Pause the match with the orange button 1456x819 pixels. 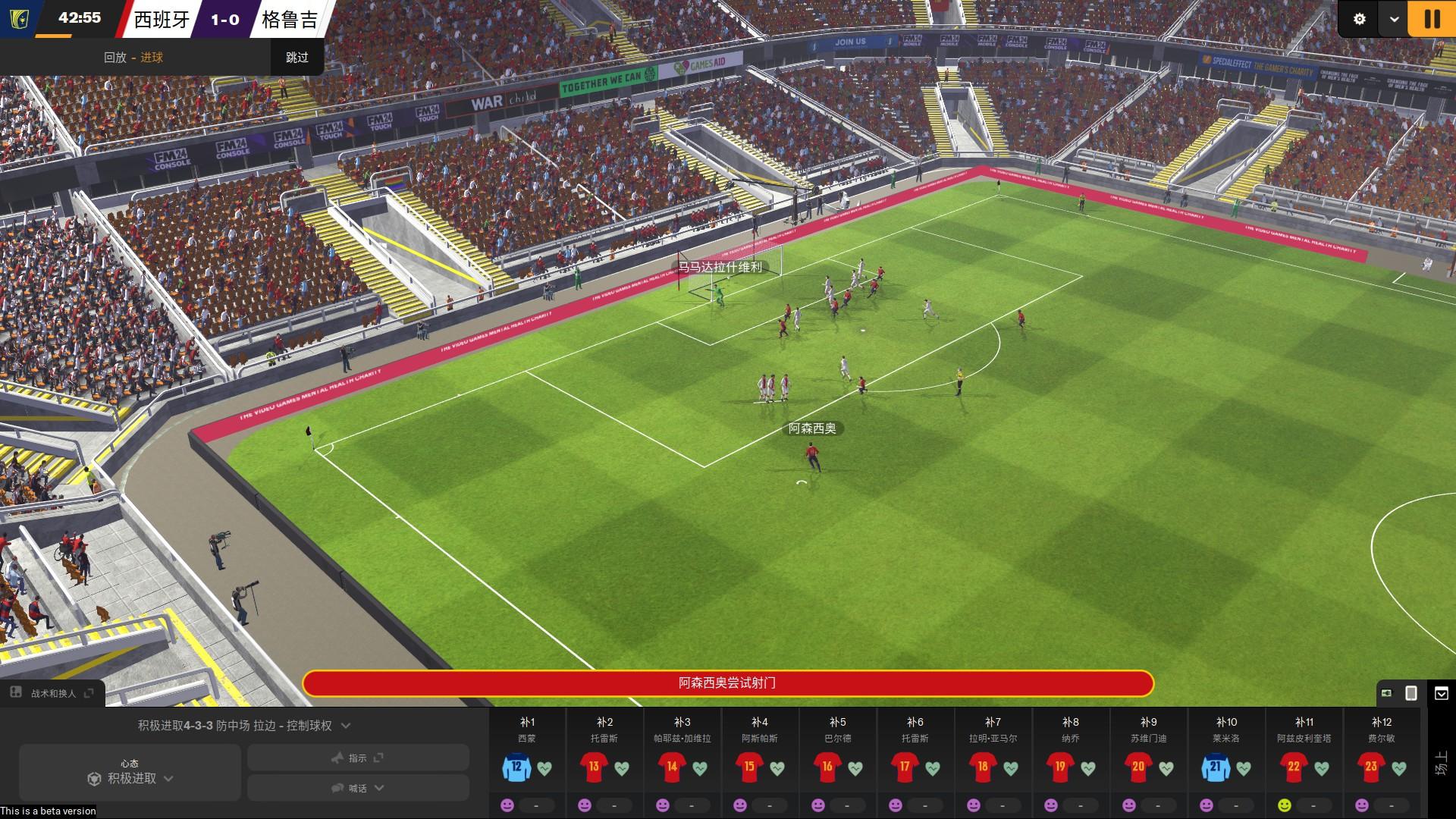click(1432, 19)
